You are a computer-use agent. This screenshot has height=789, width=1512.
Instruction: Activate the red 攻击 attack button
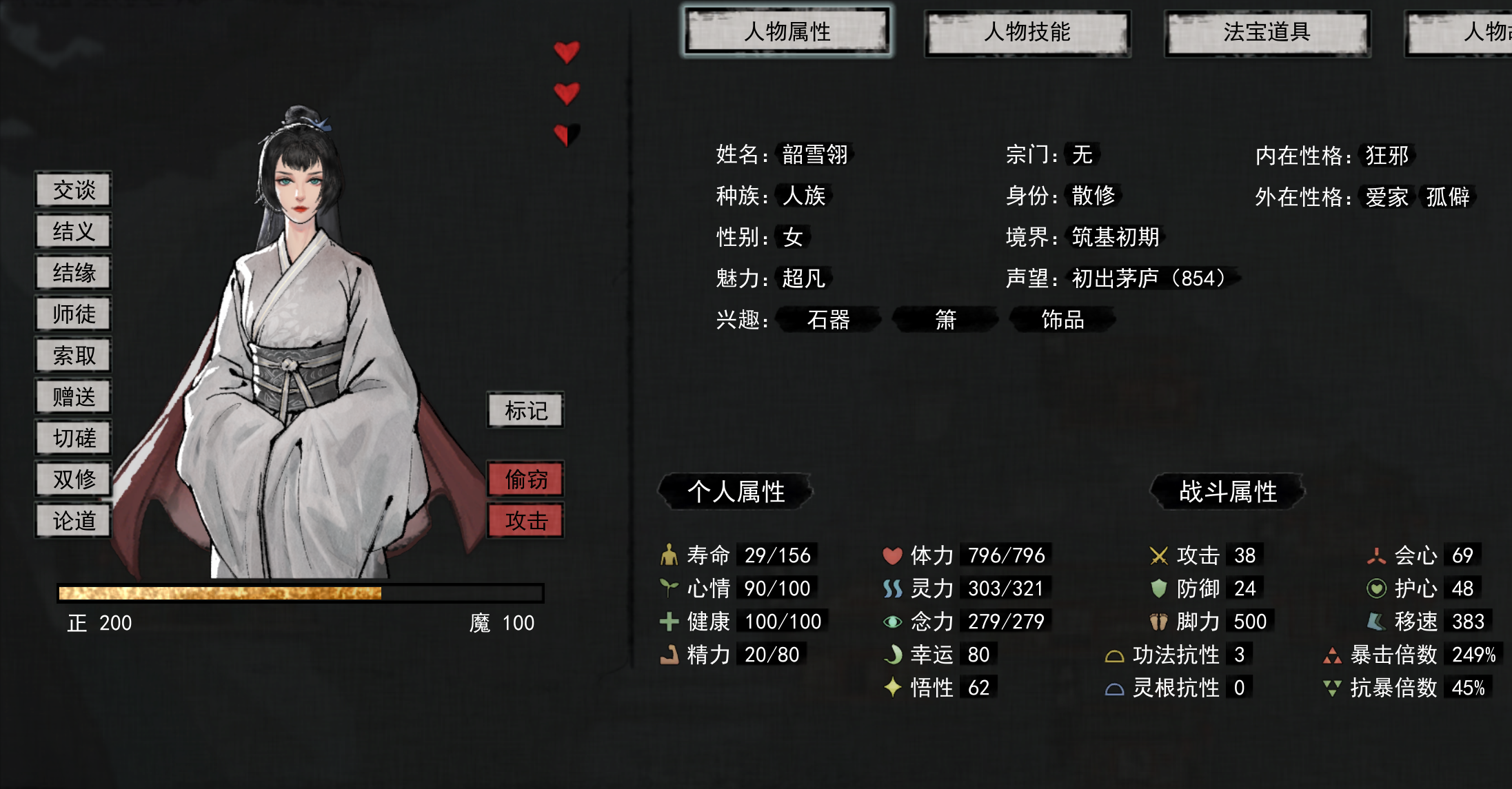pos(525,521)
